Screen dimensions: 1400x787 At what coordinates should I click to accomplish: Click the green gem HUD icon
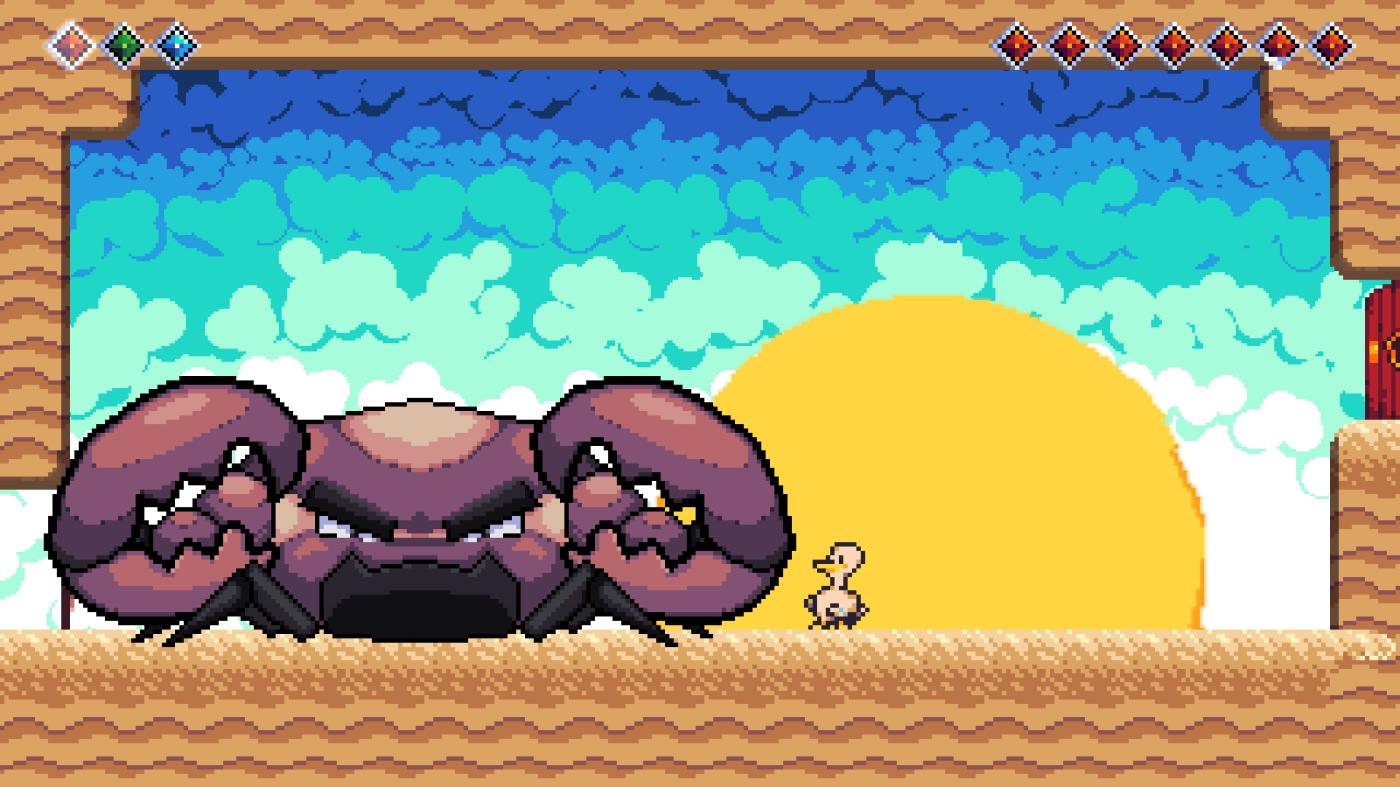click(124, 45)
